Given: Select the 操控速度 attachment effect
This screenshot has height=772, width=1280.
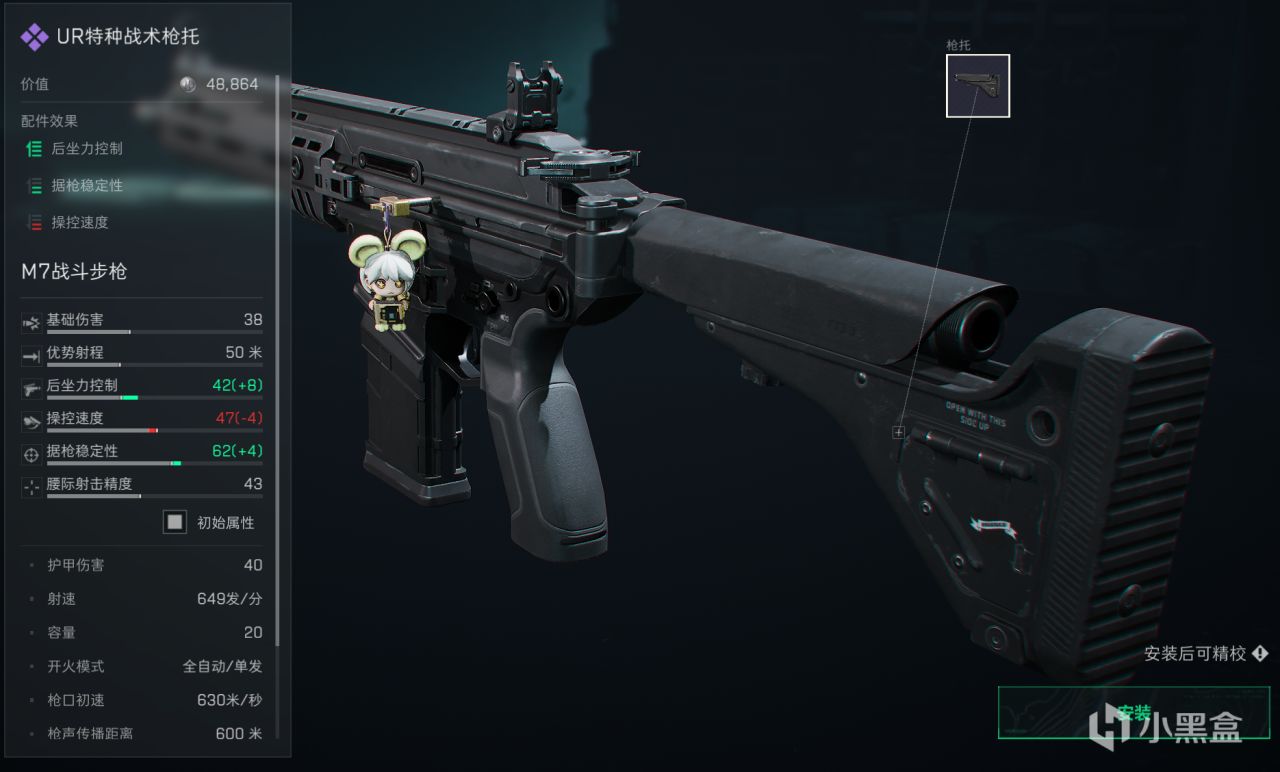Looking at the screenshot, I should (79, 223).
